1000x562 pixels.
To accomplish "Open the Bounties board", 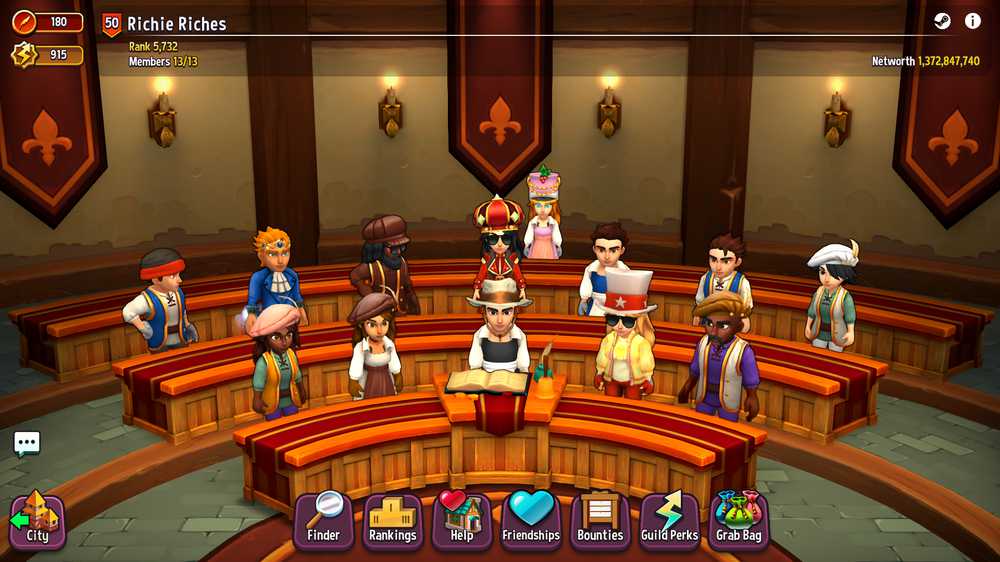I will pos(600,520).
